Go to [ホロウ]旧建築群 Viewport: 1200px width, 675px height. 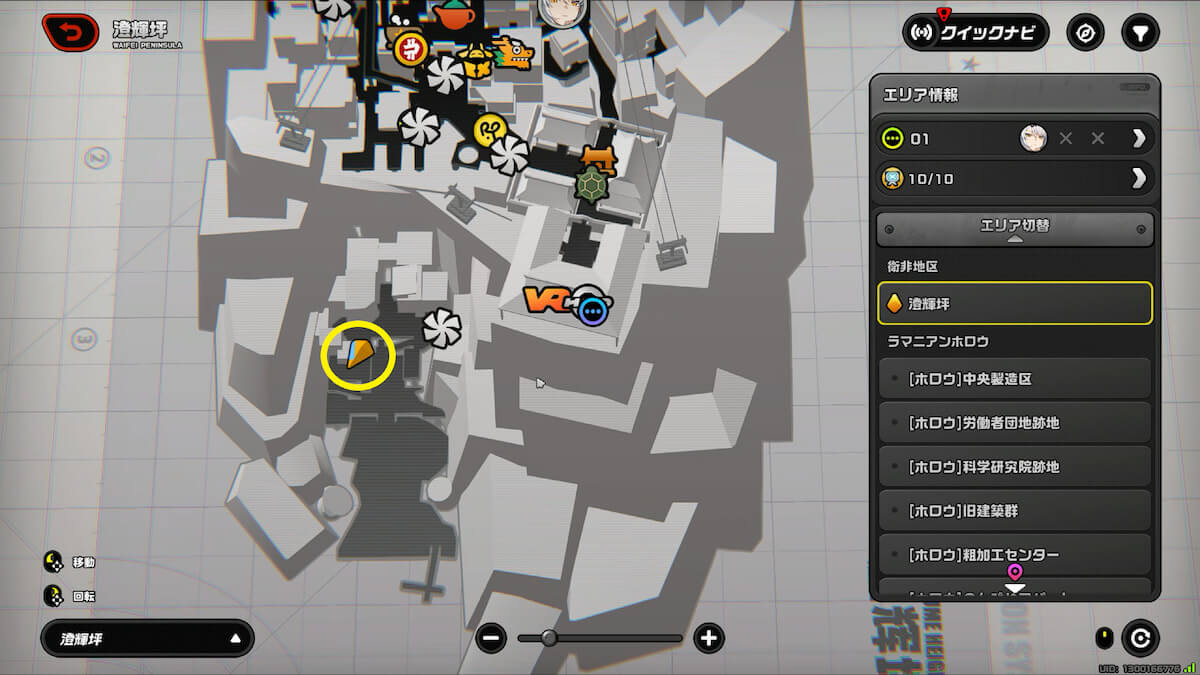click(x=1014, y=511)
